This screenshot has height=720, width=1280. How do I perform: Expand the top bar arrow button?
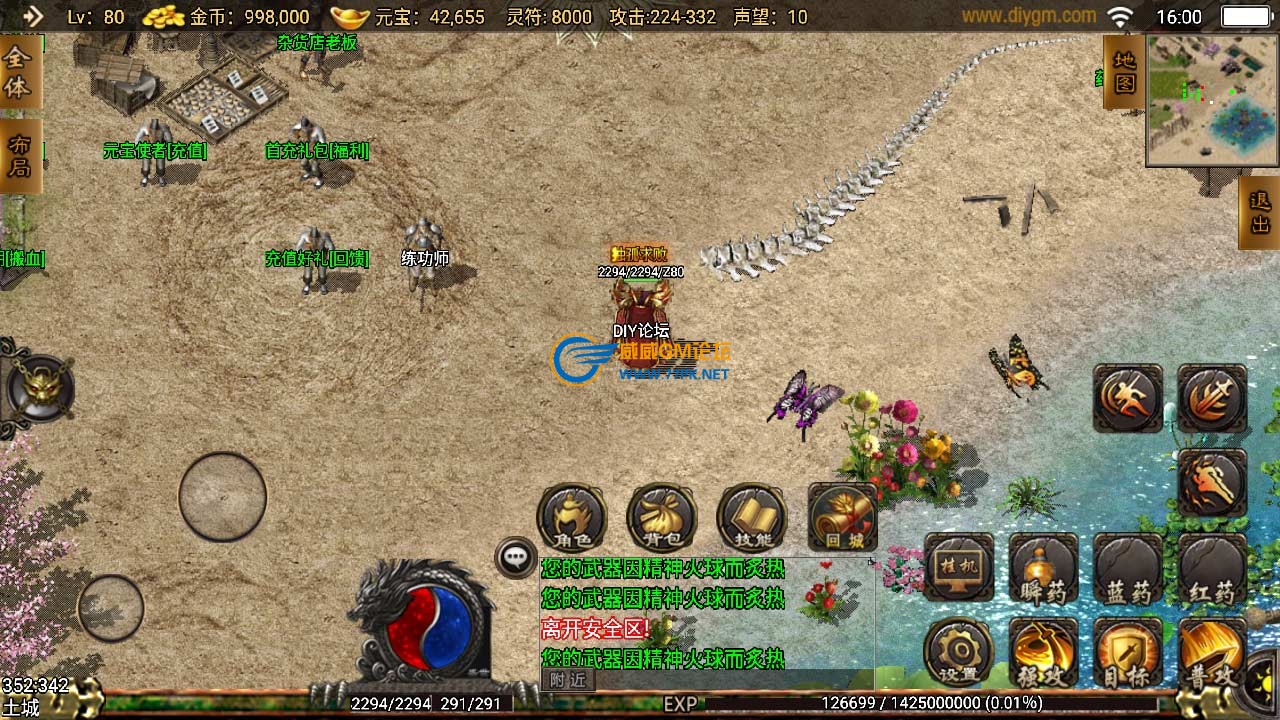(32, 16)
